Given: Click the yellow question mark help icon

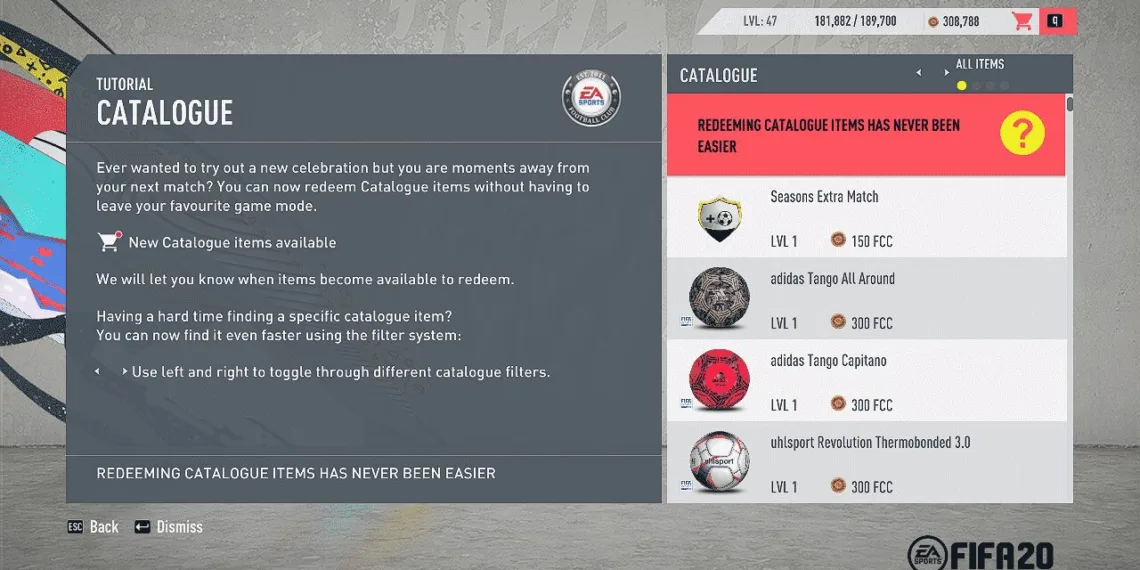Looking at the screenshot, I should tap(1021, 133).
